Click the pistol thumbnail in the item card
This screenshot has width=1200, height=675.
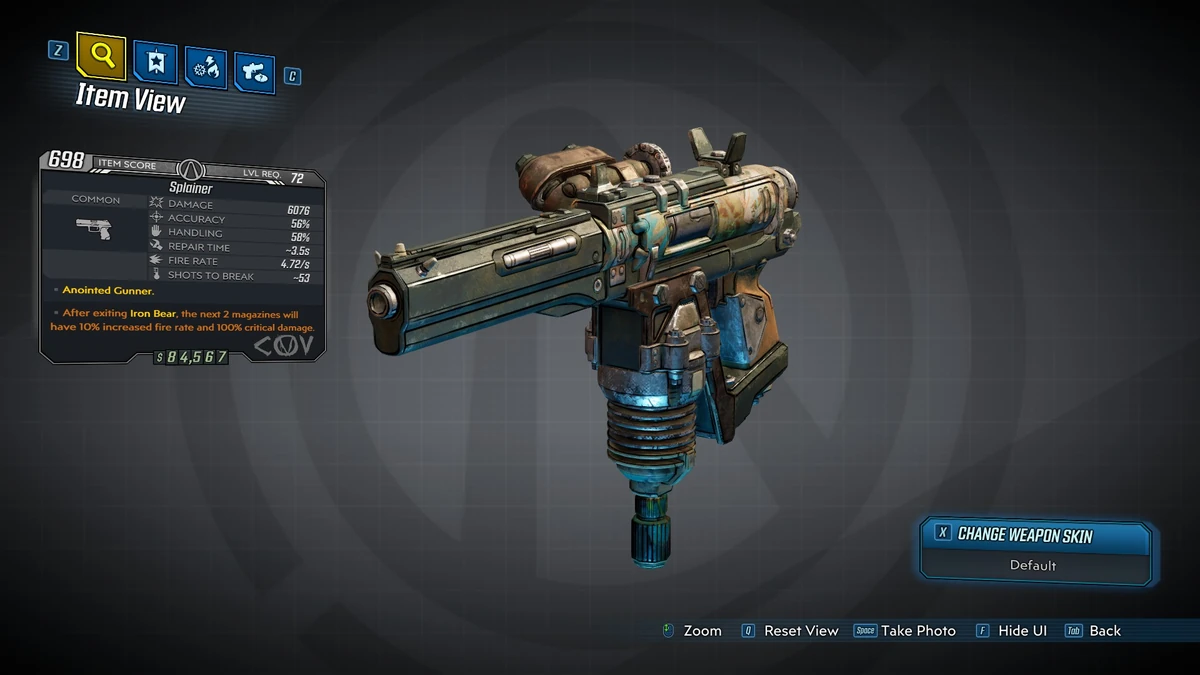[95, 229]
